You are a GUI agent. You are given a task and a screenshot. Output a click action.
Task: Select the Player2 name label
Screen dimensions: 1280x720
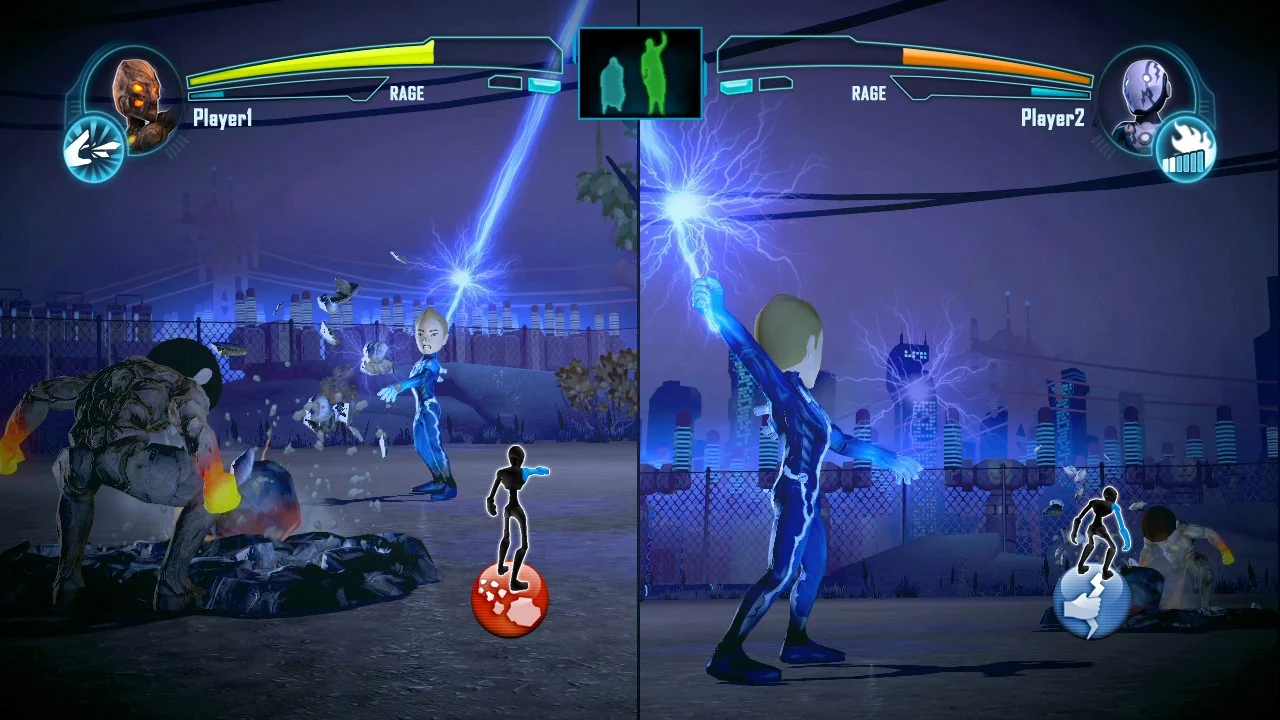pos(1054,118)
